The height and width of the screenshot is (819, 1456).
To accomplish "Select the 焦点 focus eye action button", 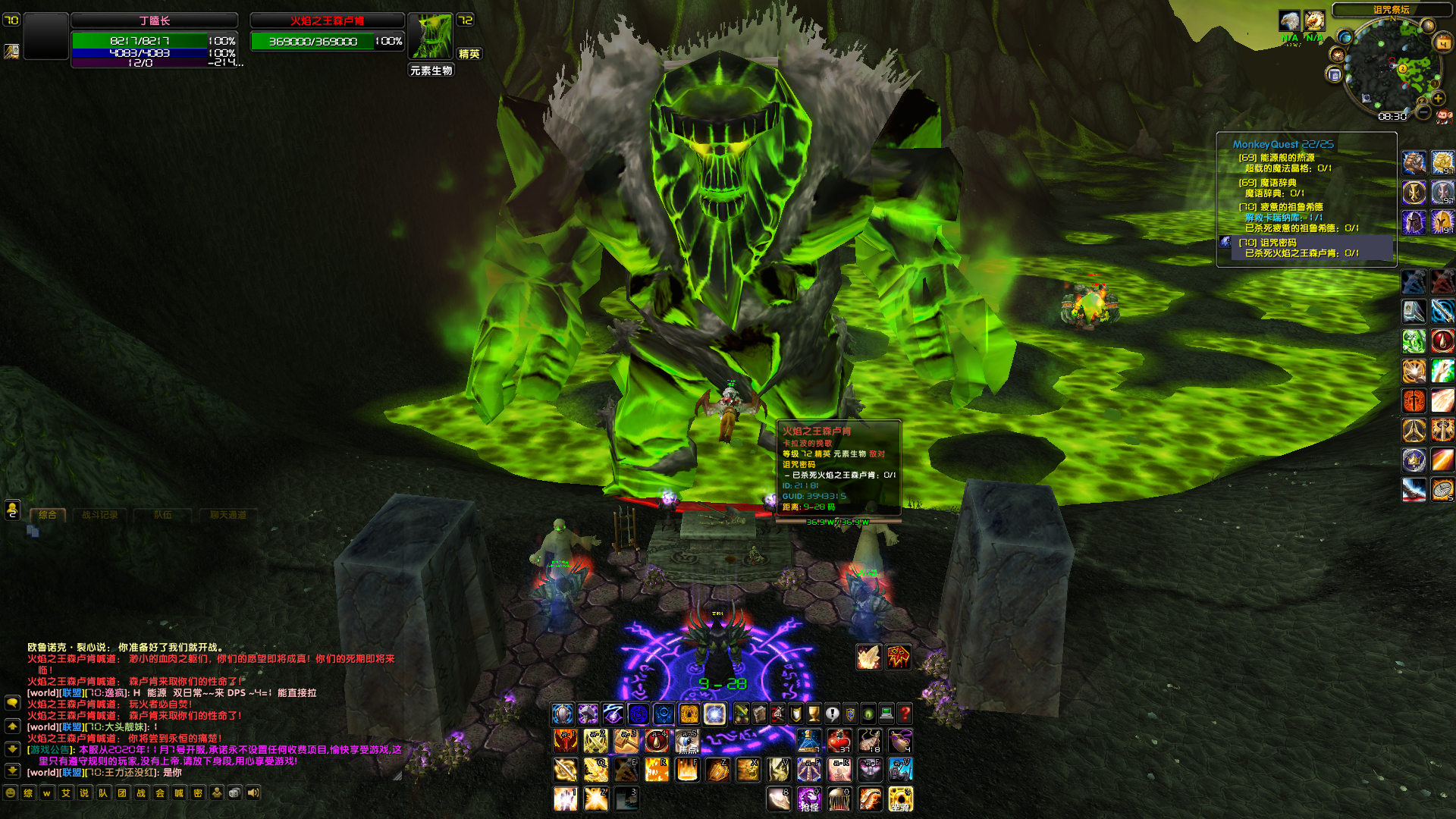I will pyautogui.click(x=686, y=742).
